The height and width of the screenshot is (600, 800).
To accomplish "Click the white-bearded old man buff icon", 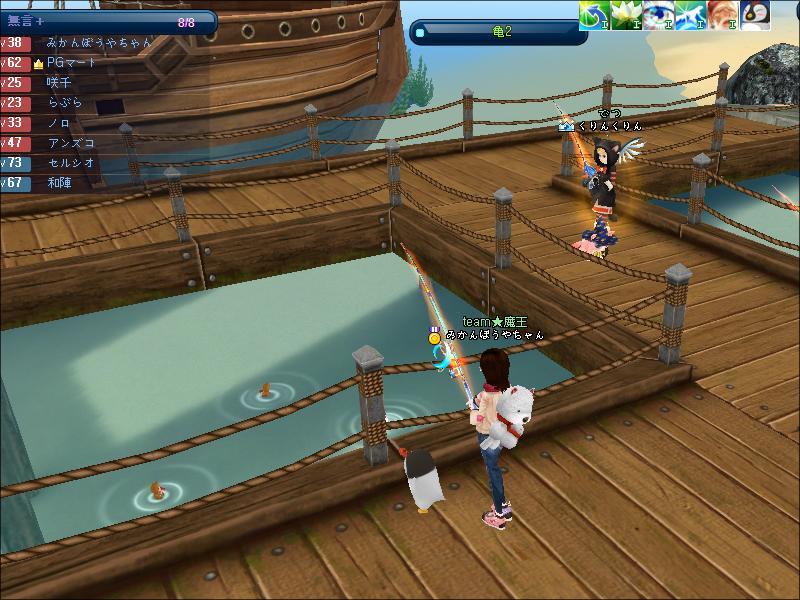I will pos(722,15).
